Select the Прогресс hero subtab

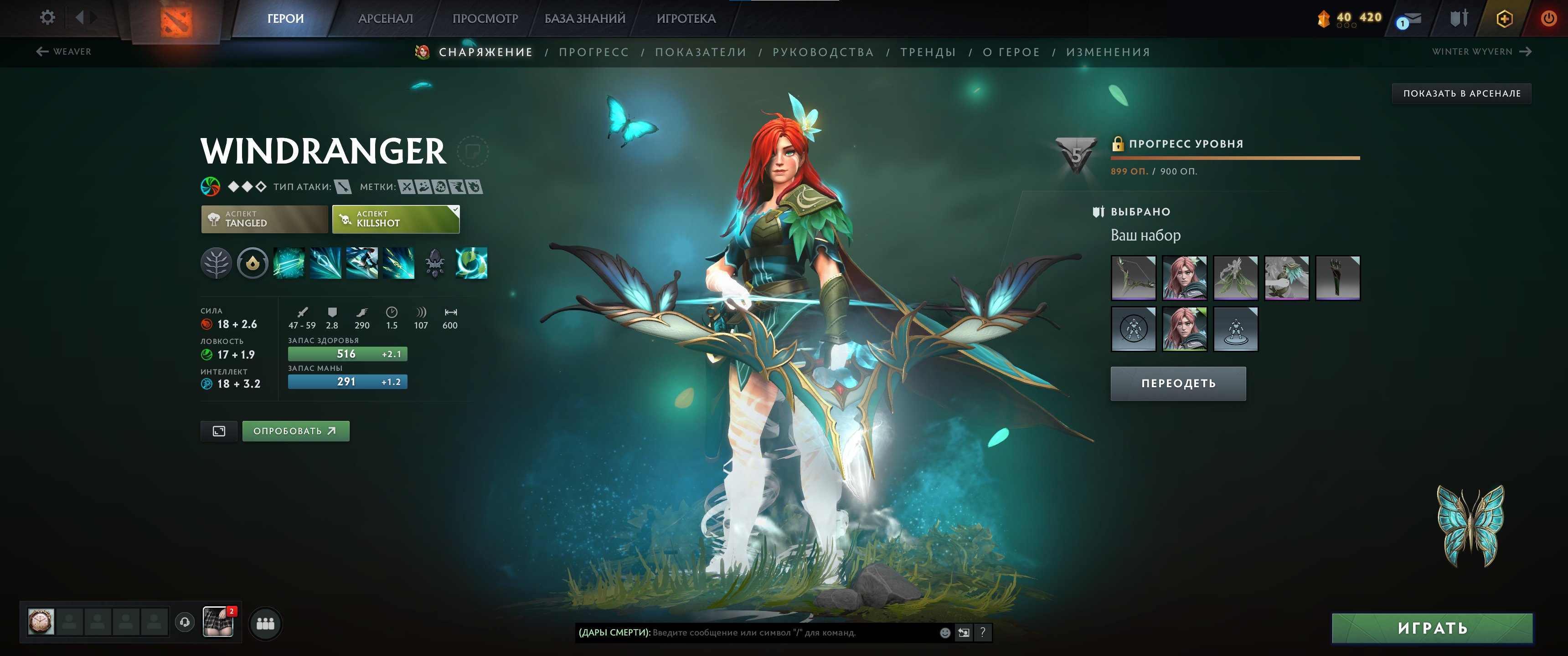point(593,52)
